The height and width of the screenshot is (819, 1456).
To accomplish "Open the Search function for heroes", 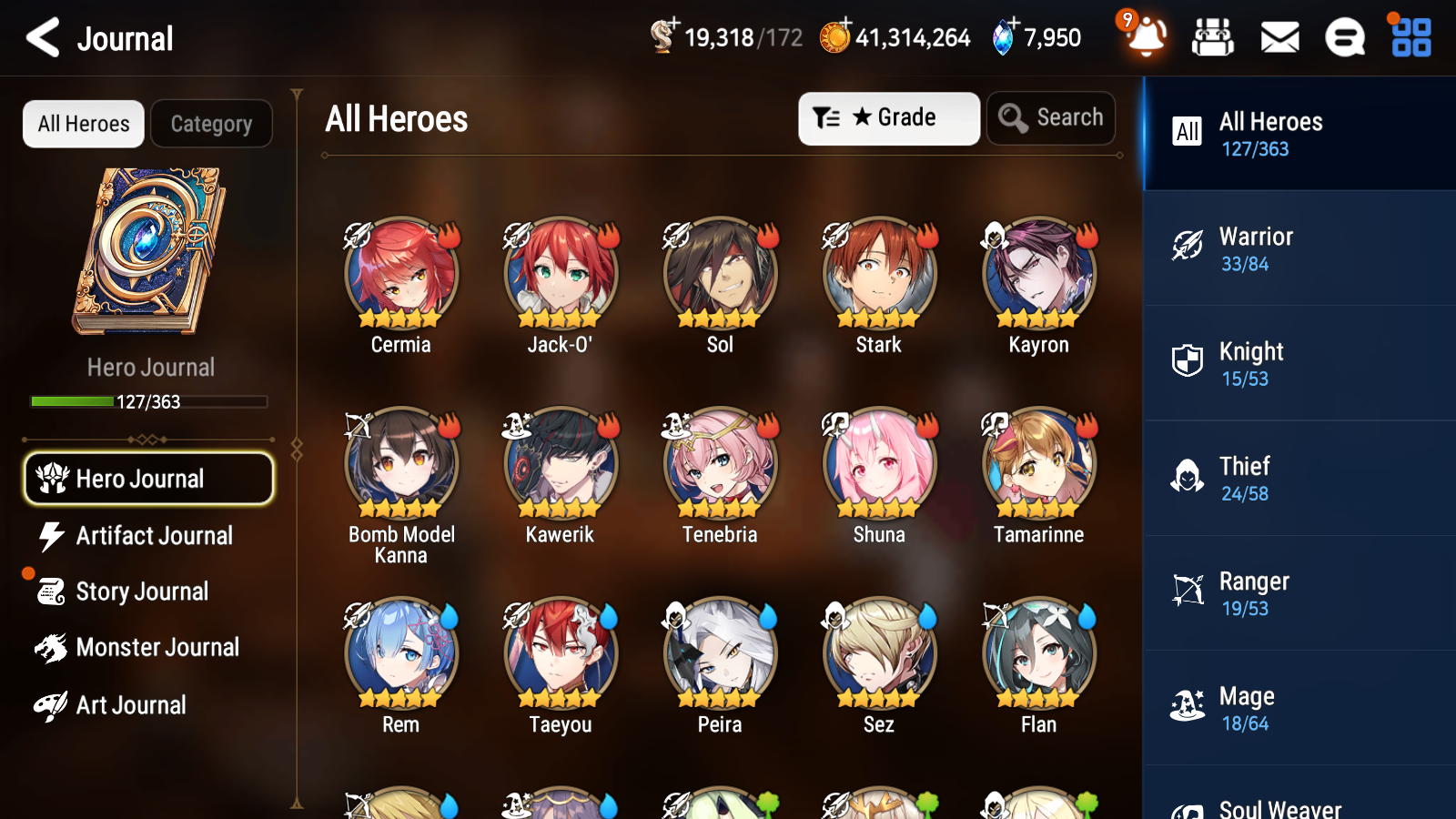I will tap(1051, 117).
